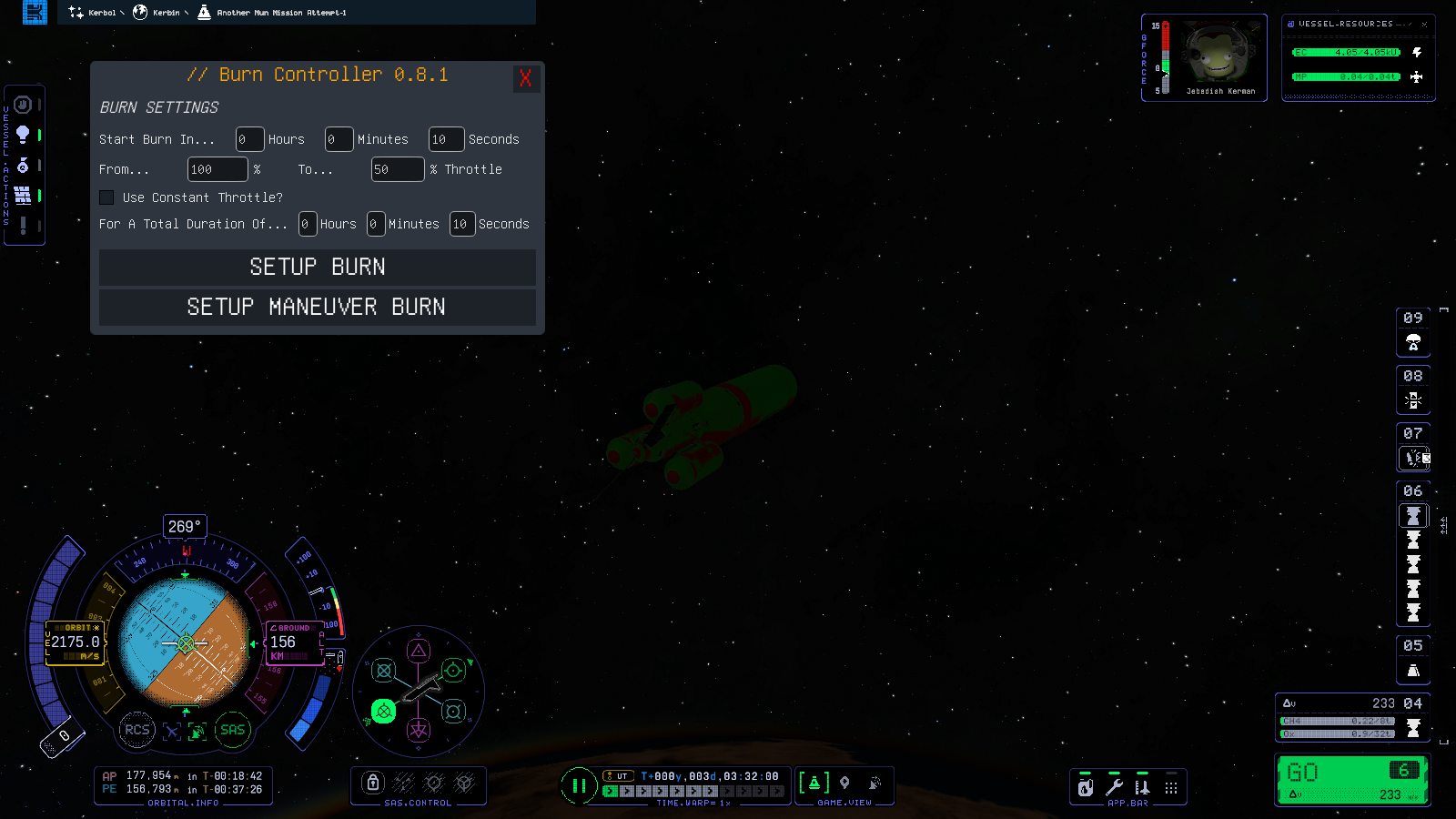This screenshot has width=1456, height=819.
Task: Close the Vessel Resources panel
Action: pyautogui.click(x=1424, y=25)
